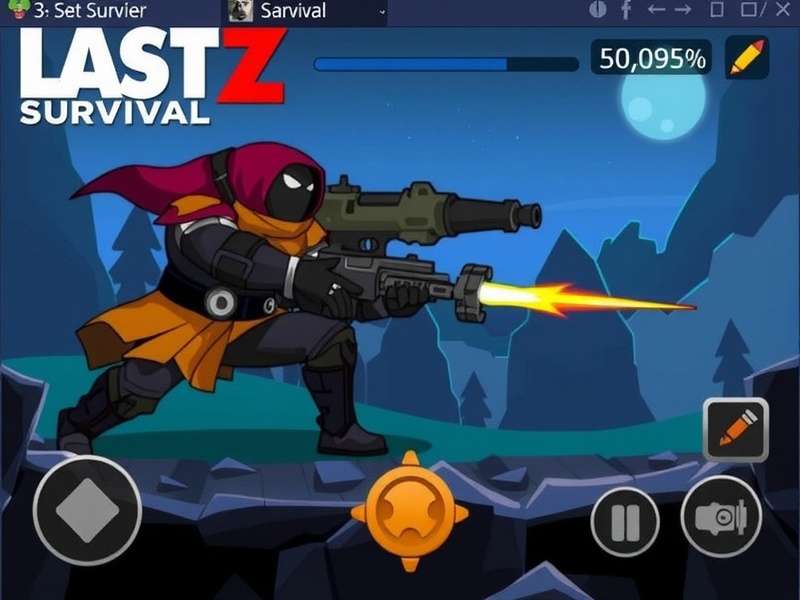
Task: Open the Survival dropdown in the title bar
Action: 382,11
